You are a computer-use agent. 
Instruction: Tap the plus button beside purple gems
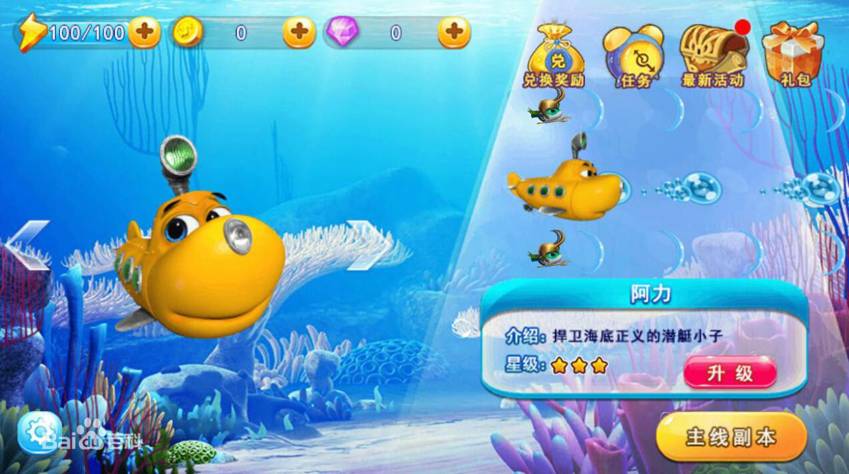point(454,33)
